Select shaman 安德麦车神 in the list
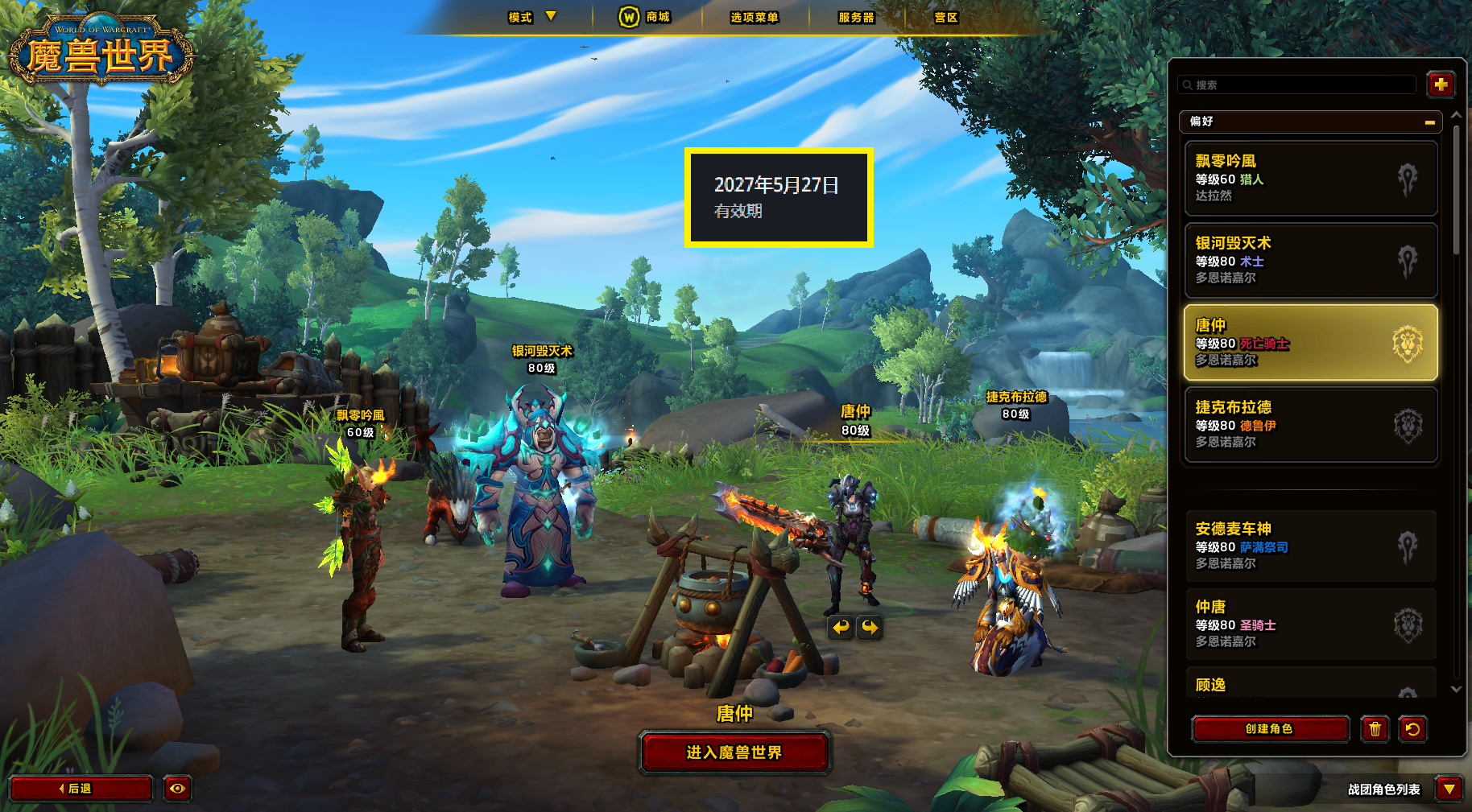The height and width of the screenshot is (812, 1472). click(1310, 546)
